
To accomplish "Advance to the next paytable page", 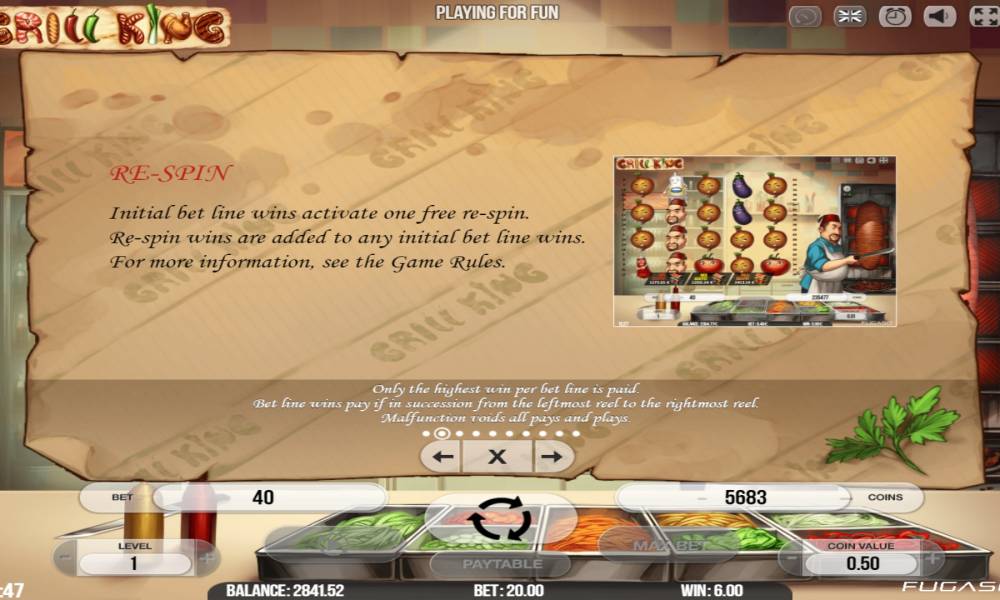I will (550, 457).
